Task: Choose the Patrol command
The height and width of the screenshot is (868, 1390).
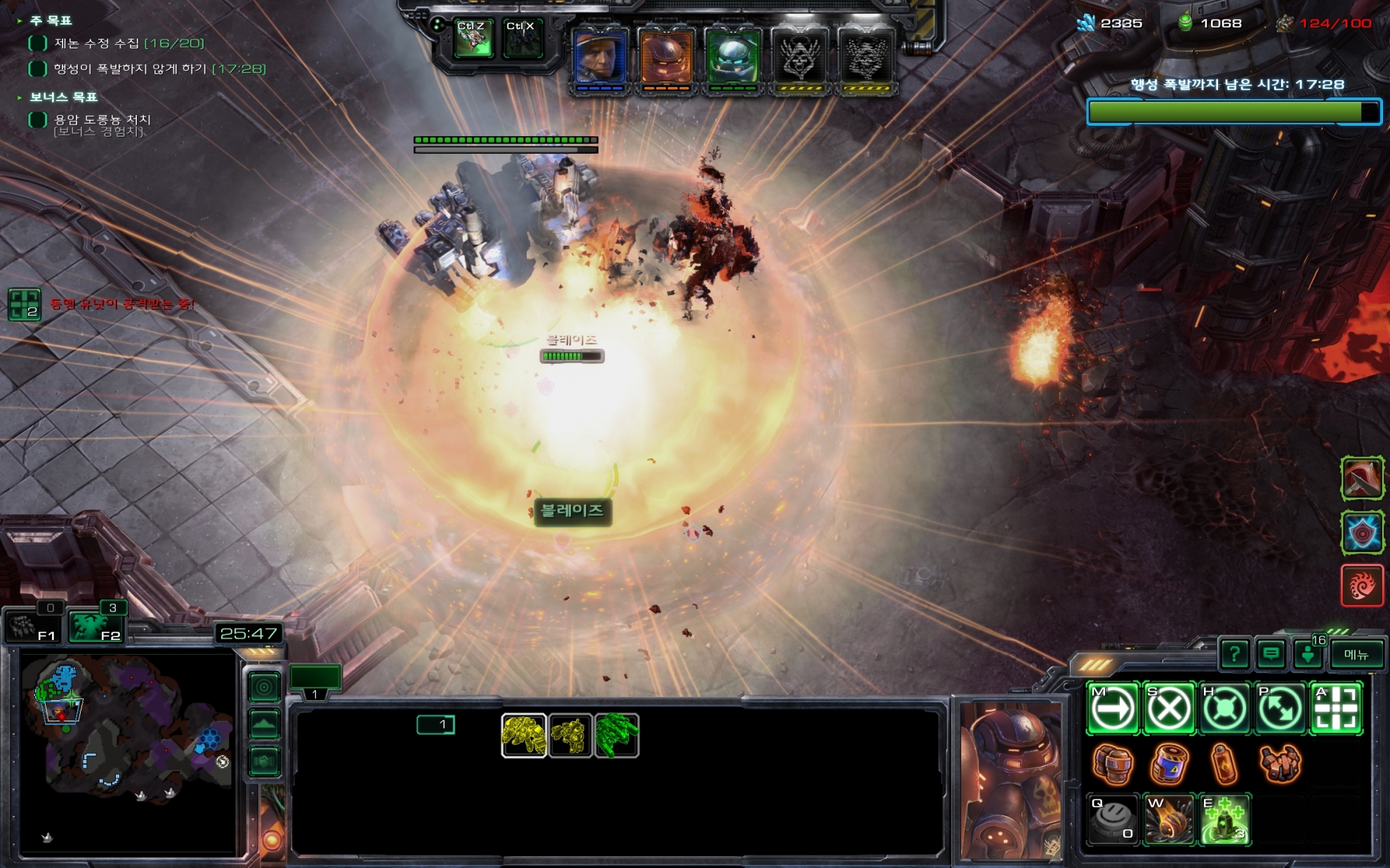Action: (1280, 709)
